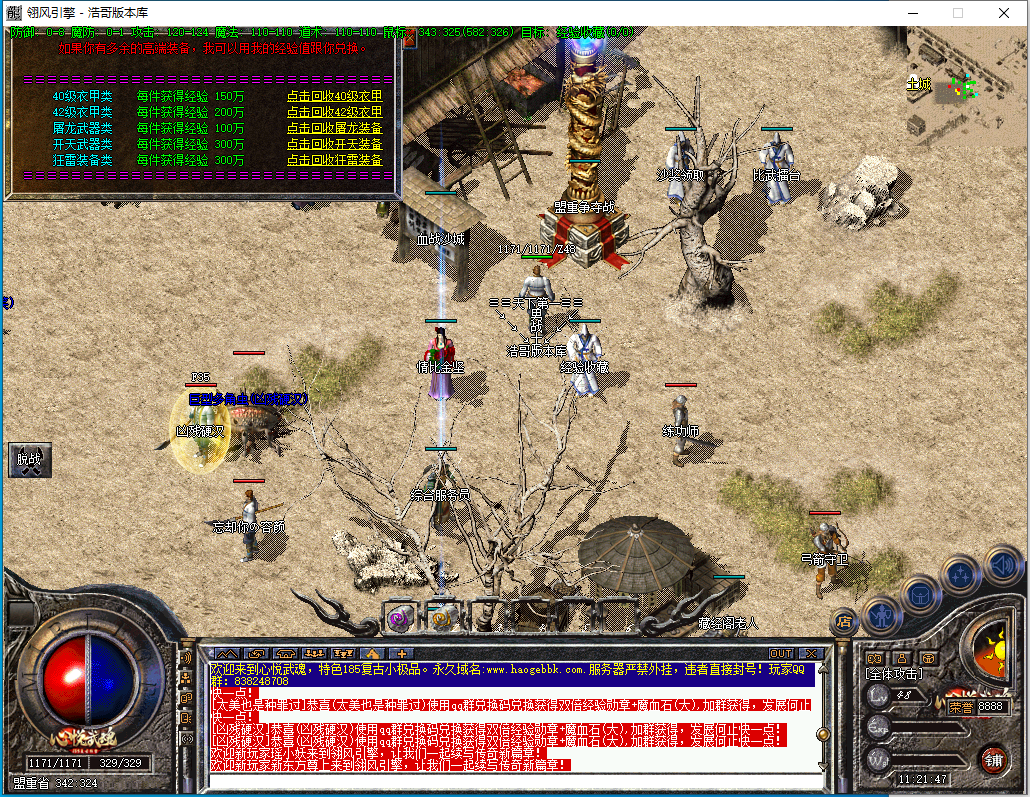The height and width of the screenshot is (797, 1030).
Task: Select 点击回收屠龙装备 in the exchange dialog
Action: [x=334, y=128]
